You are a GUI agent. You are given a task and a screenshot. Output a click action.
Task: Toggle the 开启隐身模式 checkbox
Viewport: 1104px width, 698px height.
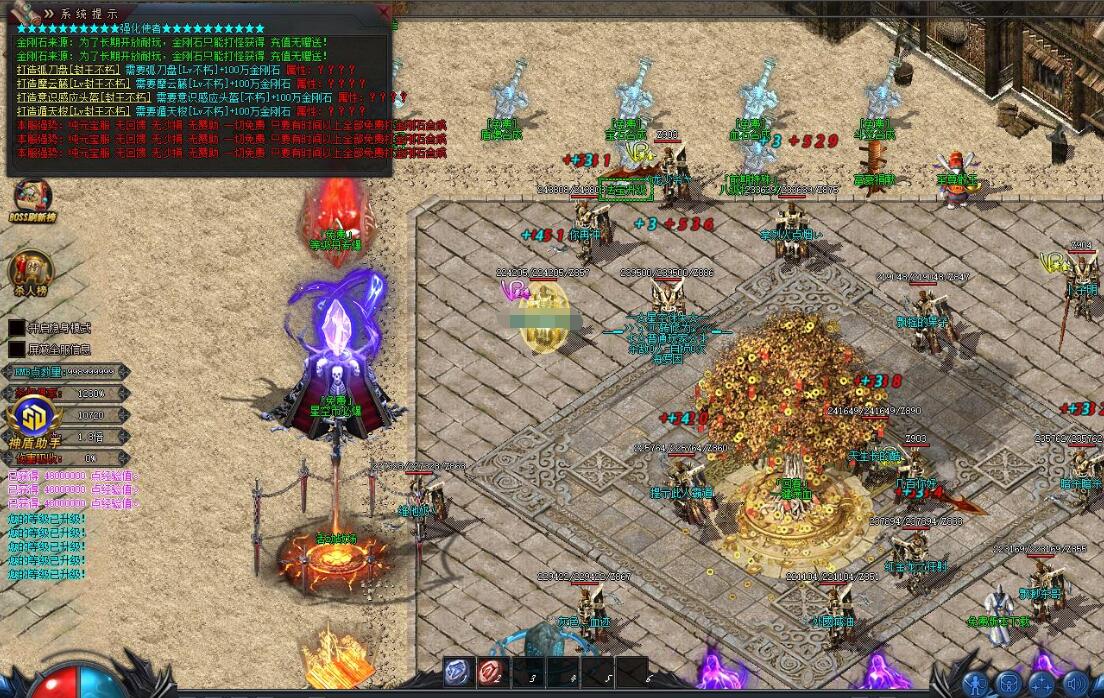click(17, 327)
